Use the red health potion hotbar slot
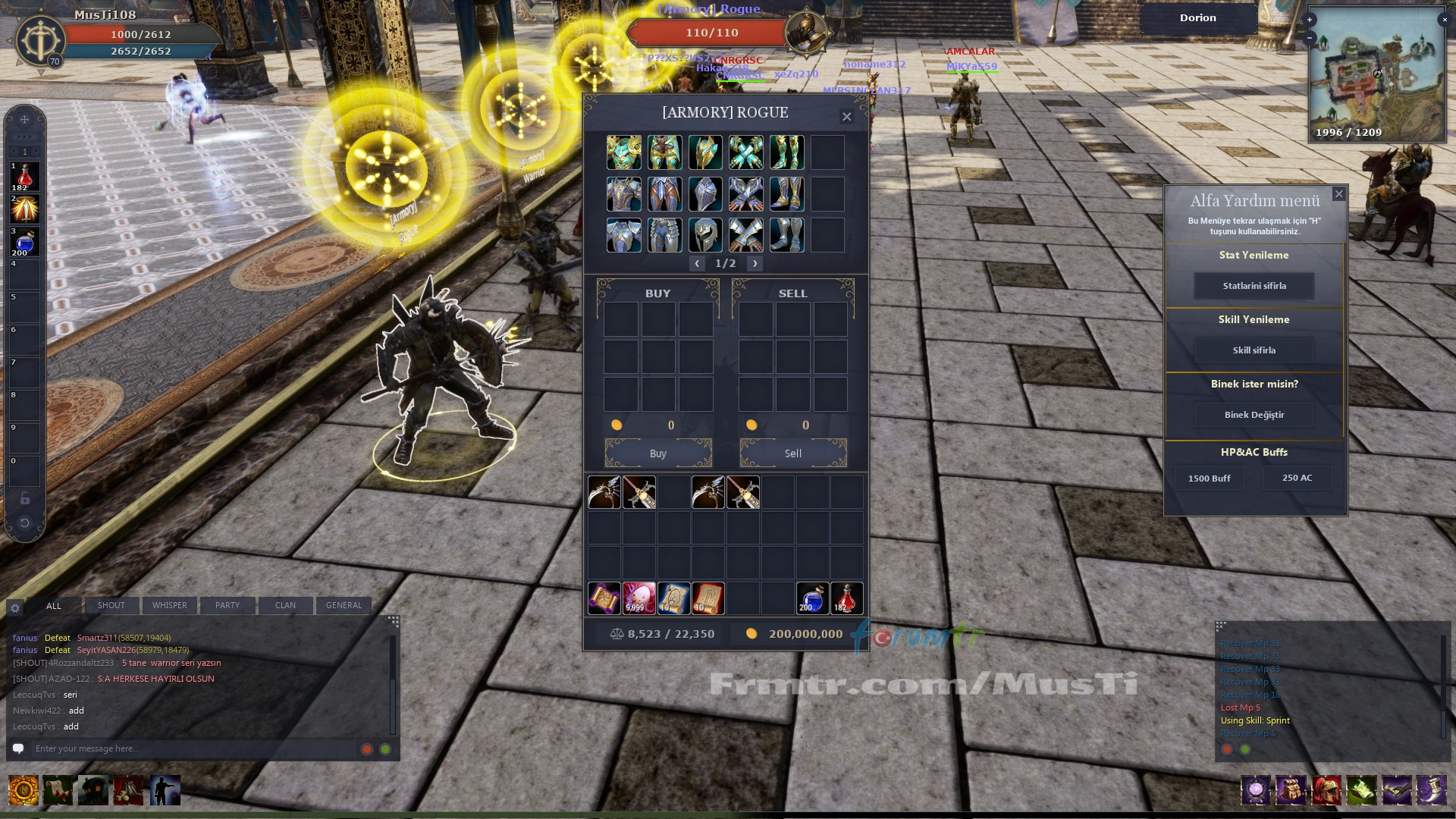Viewport: 1456px width, 819px height. point(24,177)
